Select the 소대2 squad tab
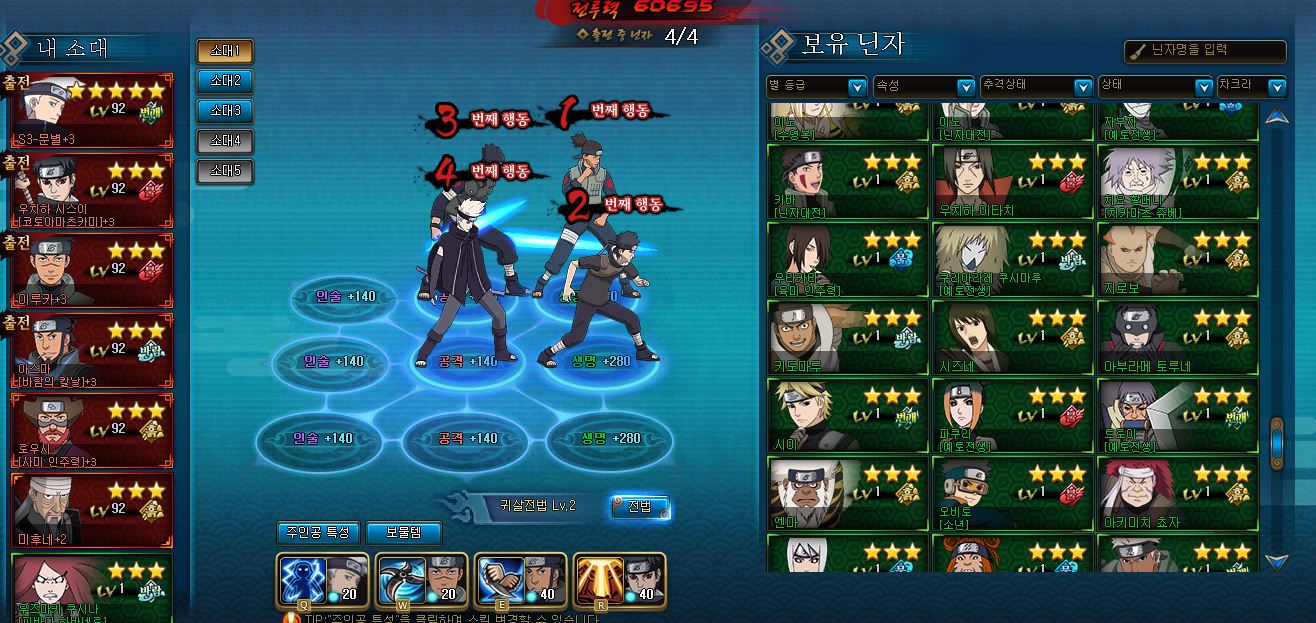 pos(224,81)
